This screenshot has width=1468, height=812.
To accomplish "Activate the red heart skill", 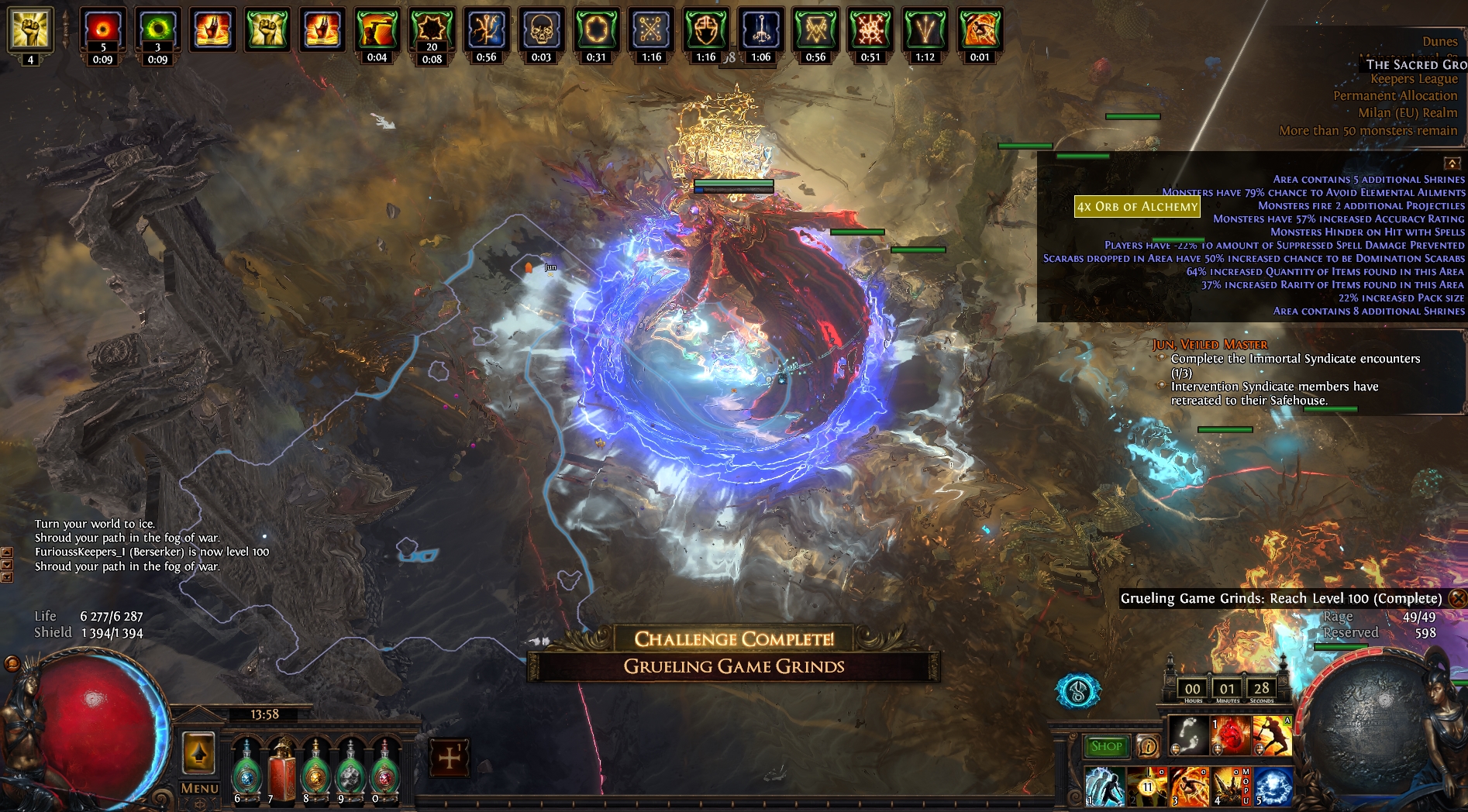I will click(1231, 735).
